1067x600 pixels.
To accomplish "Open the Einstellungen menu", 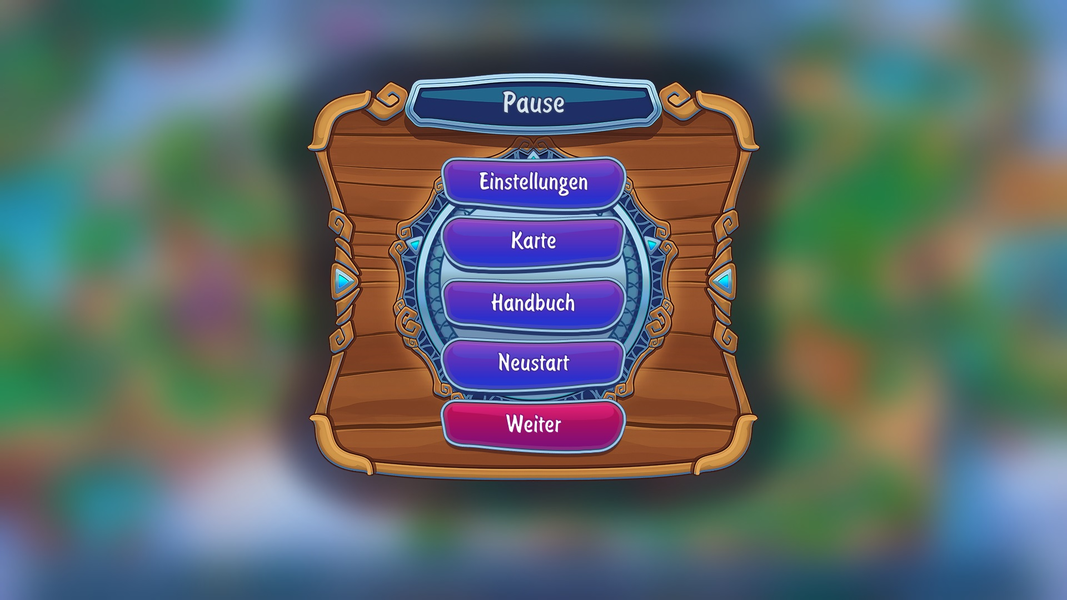I will coord(533,183).
